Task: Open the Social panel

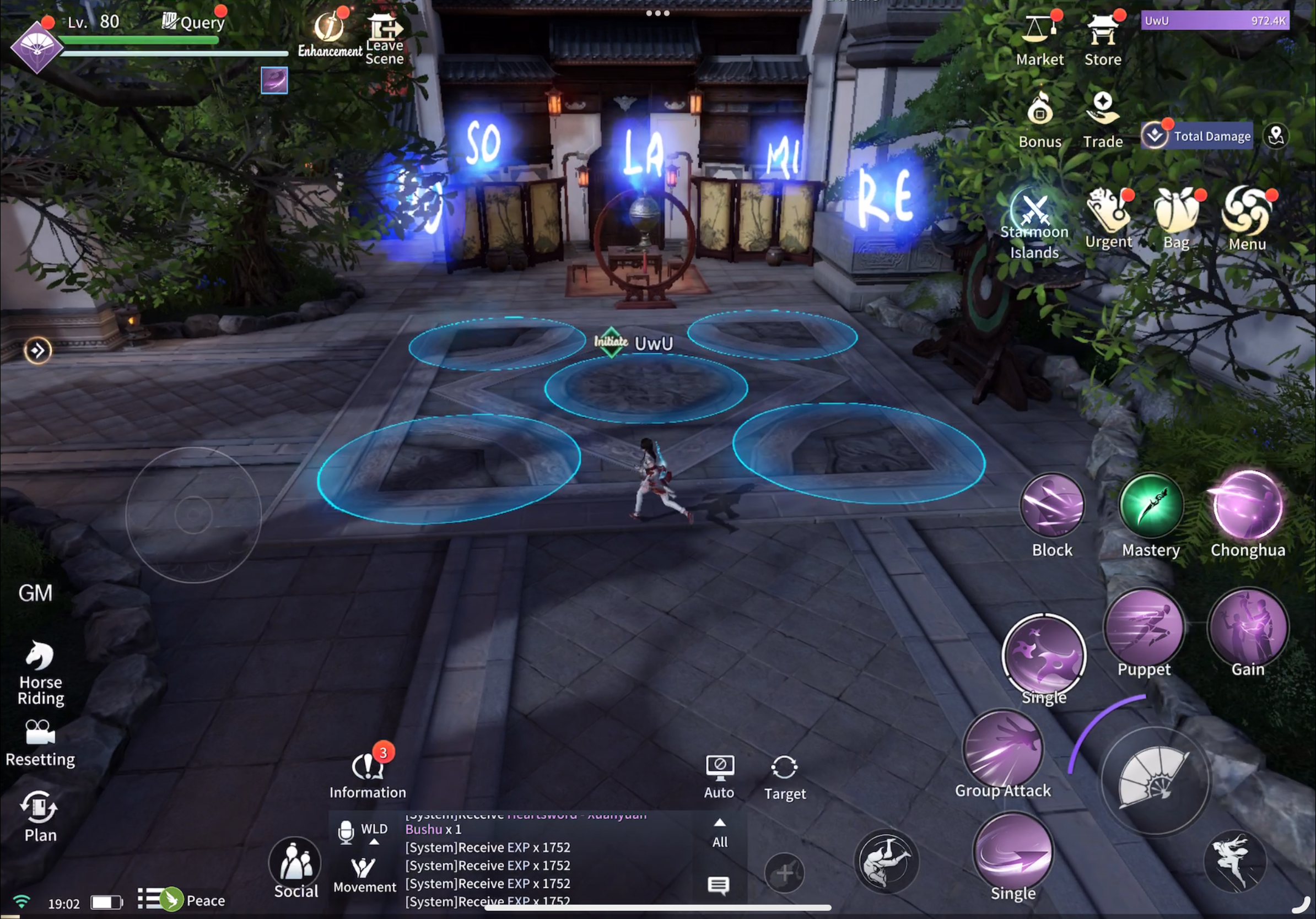Action: tap(296, 867)
